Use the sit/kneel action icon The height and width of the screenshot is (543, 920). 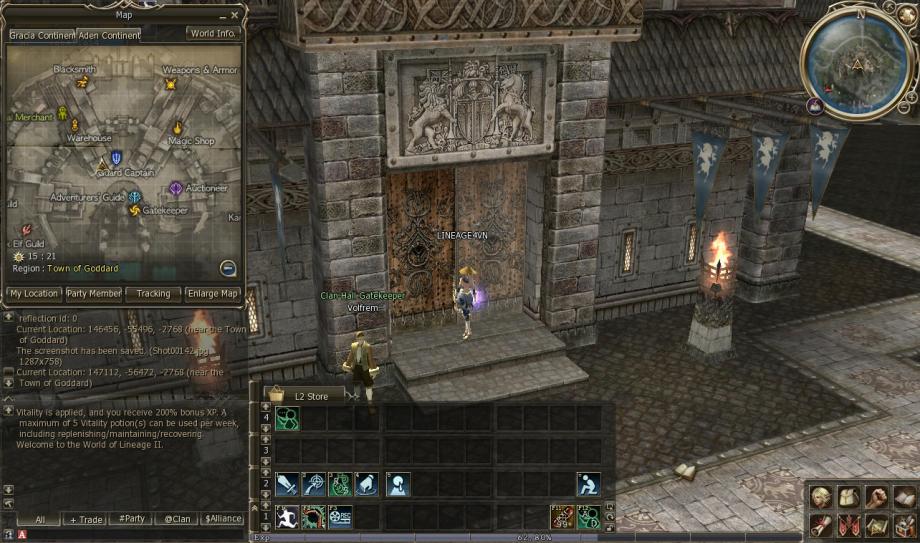tap(589, 485)
